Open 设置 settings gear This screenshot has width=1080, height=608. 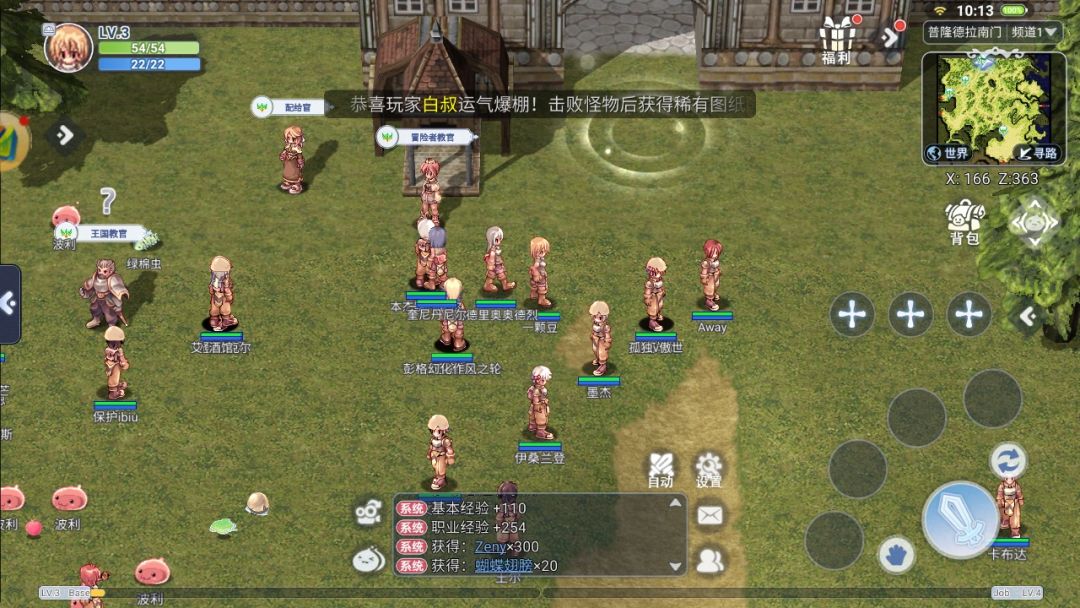[x=709, y=468]
